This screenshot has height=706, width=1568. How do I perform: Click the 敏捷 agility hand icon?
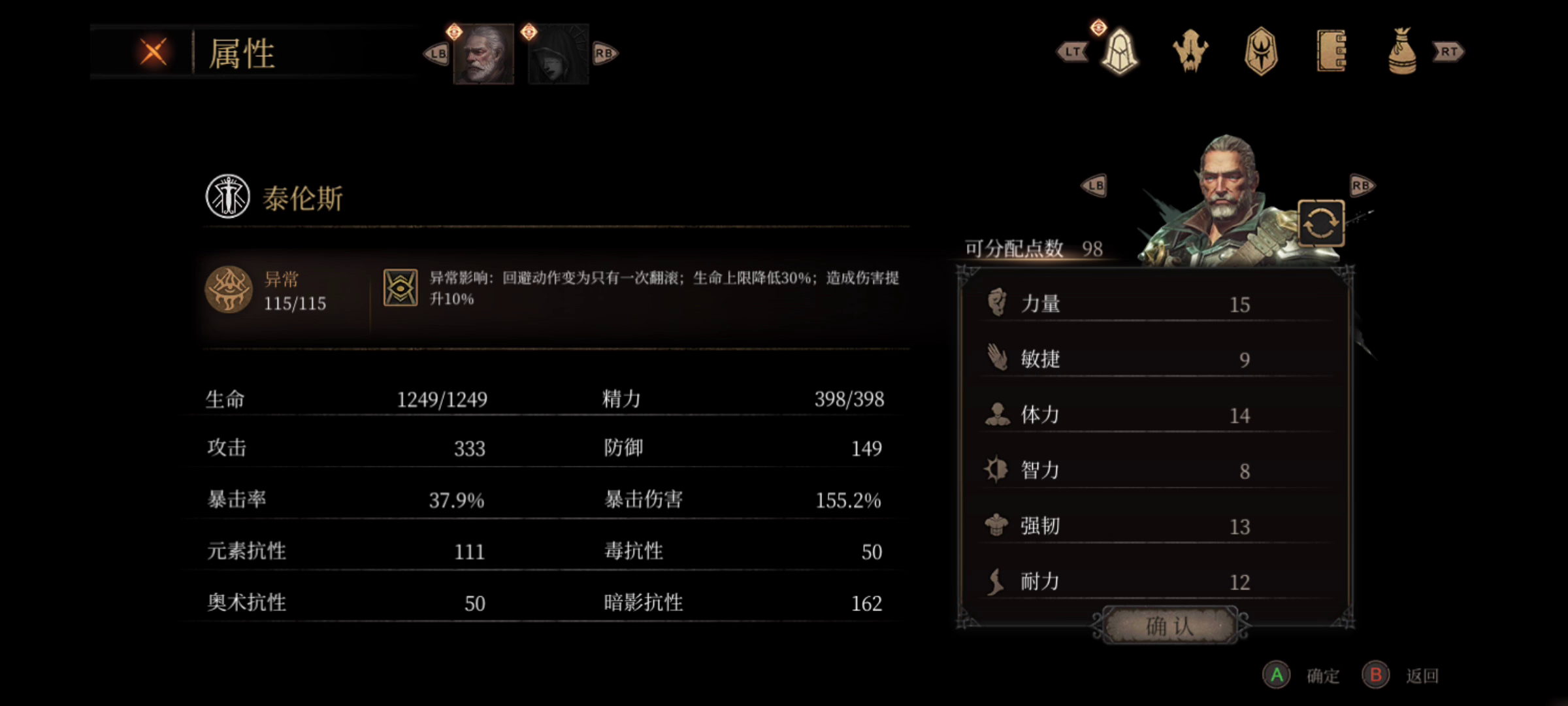[996, 358]
